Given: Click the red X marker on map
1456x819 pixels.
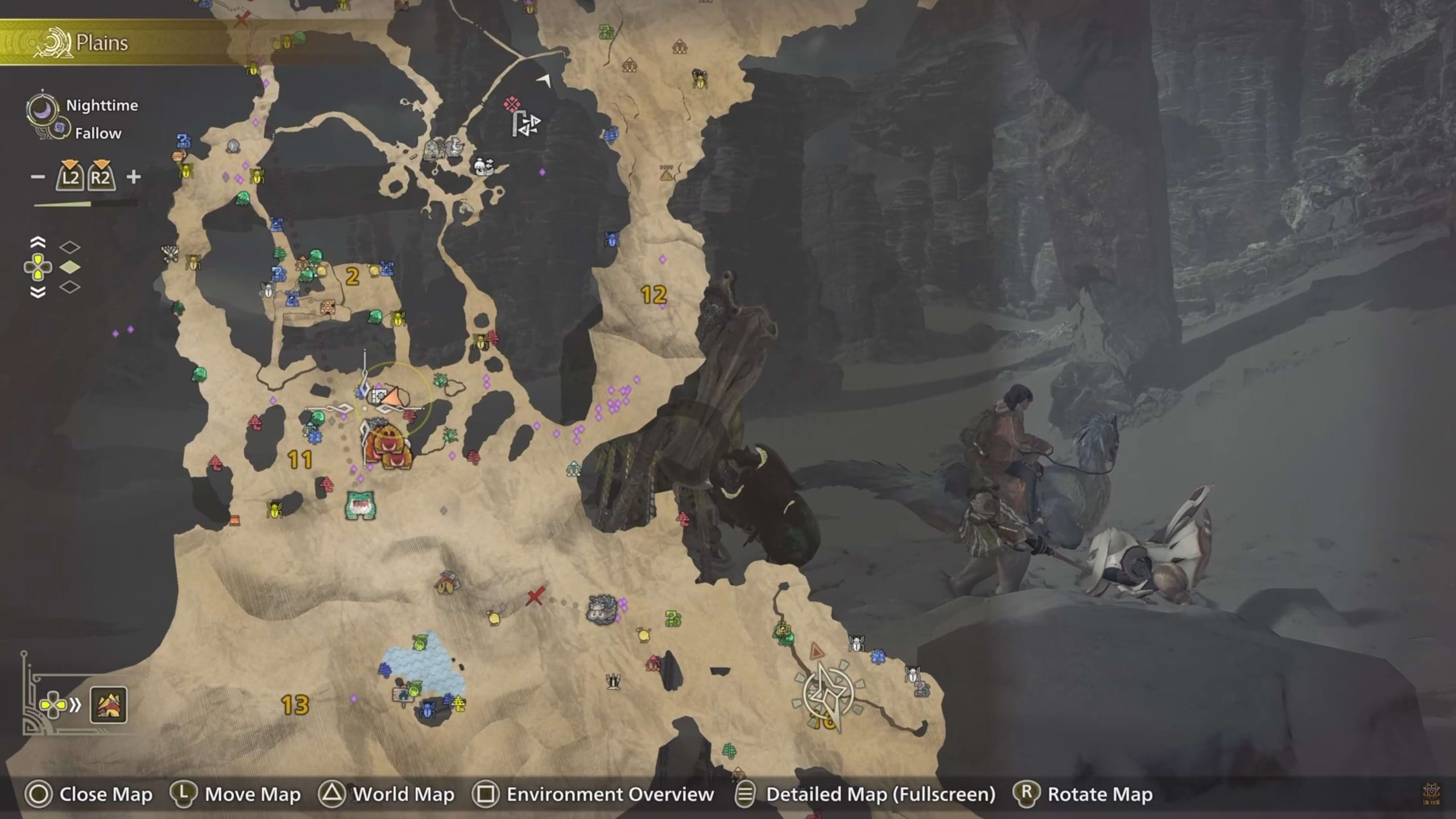Looking at the screenshot, I should 535,596.
